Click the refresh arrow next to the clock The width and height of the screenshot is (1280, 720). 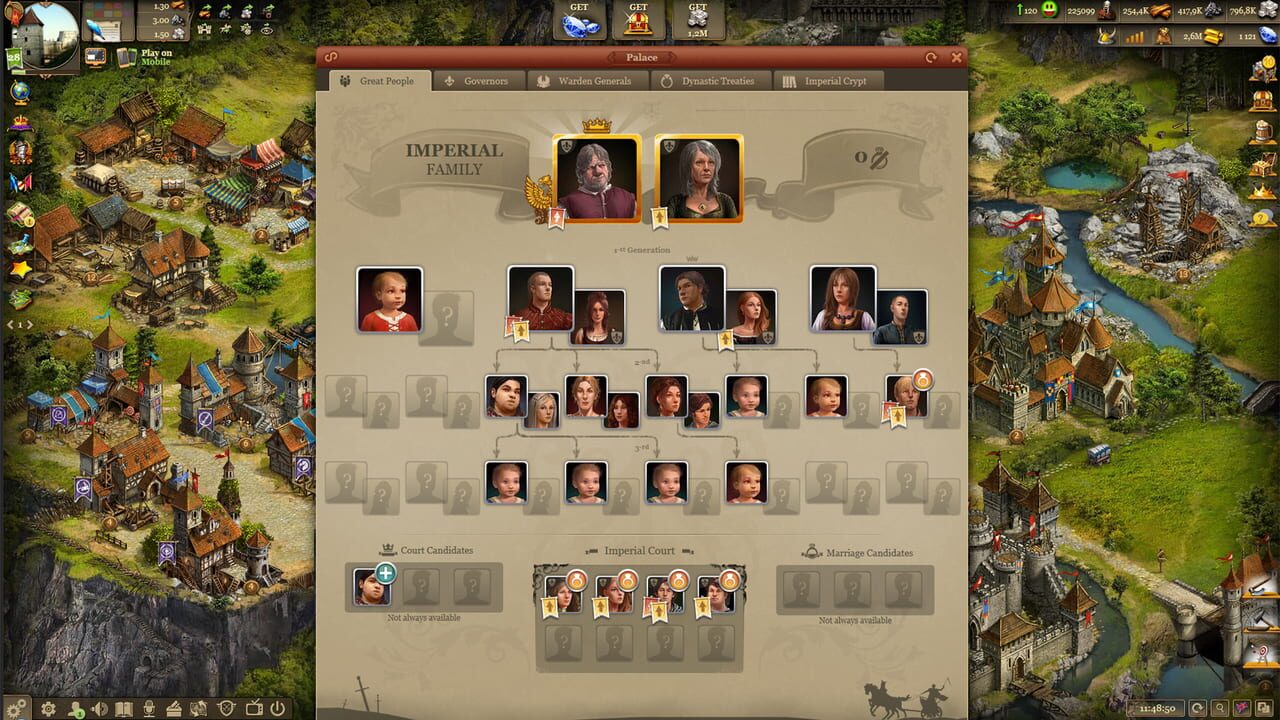coord(1197,707)
